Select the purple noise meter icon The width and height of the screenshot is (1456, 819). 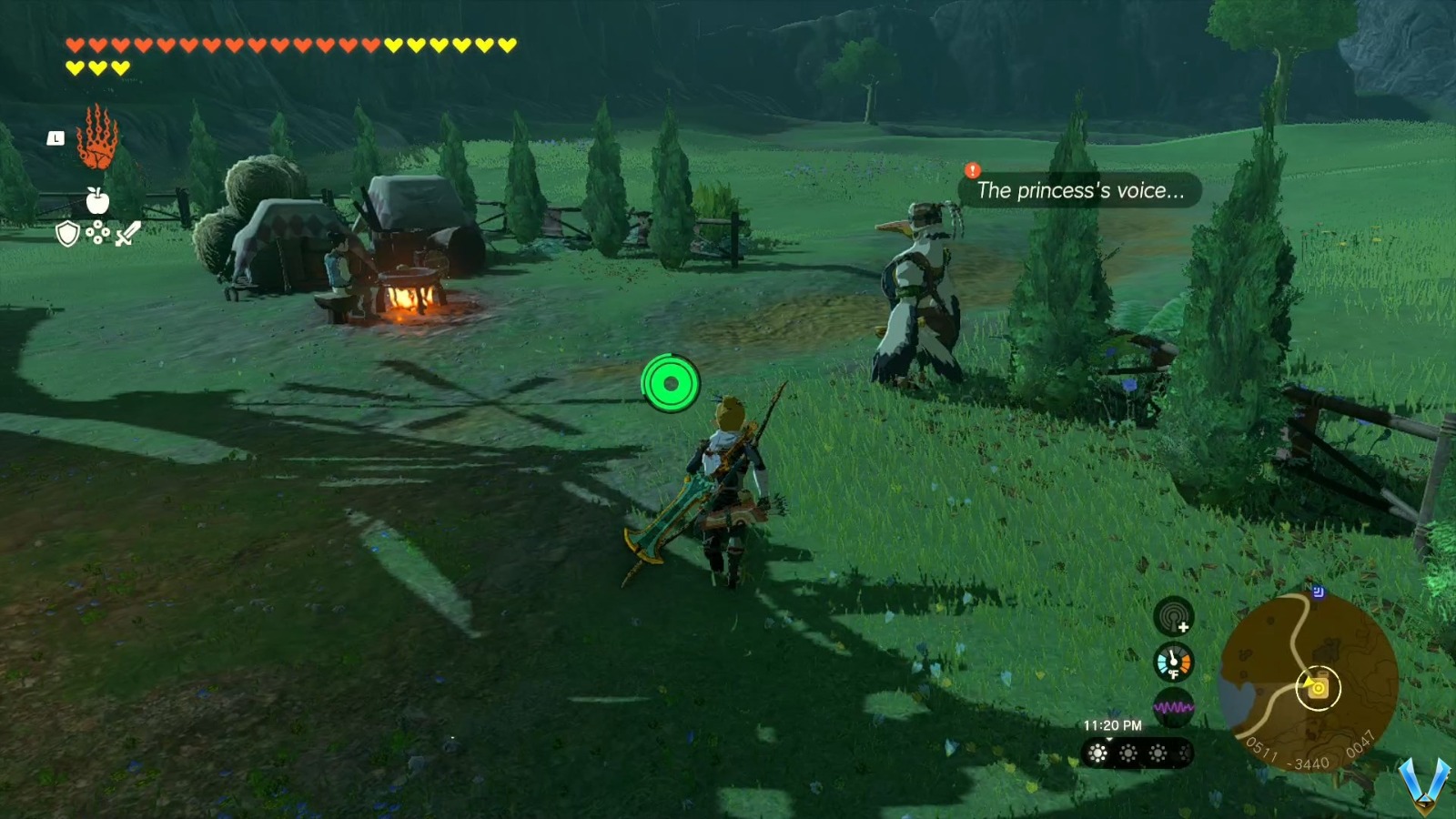pyautogui.click(x=1172, y=705)
